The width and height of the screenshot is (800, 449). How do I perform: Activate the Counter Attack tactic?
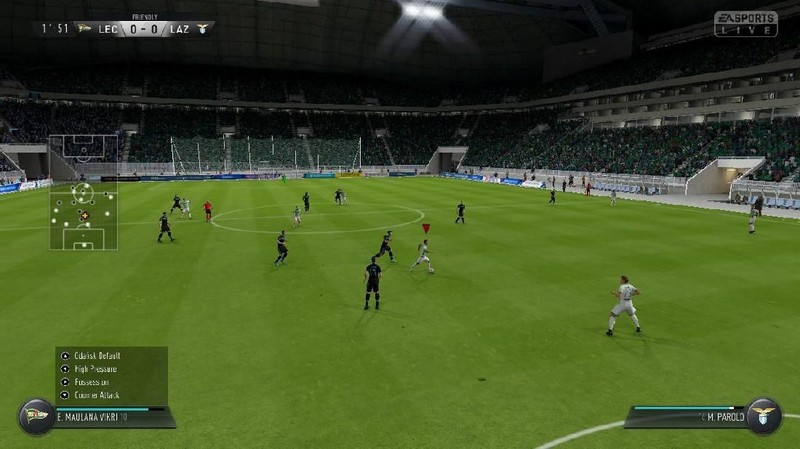point(97,394)
